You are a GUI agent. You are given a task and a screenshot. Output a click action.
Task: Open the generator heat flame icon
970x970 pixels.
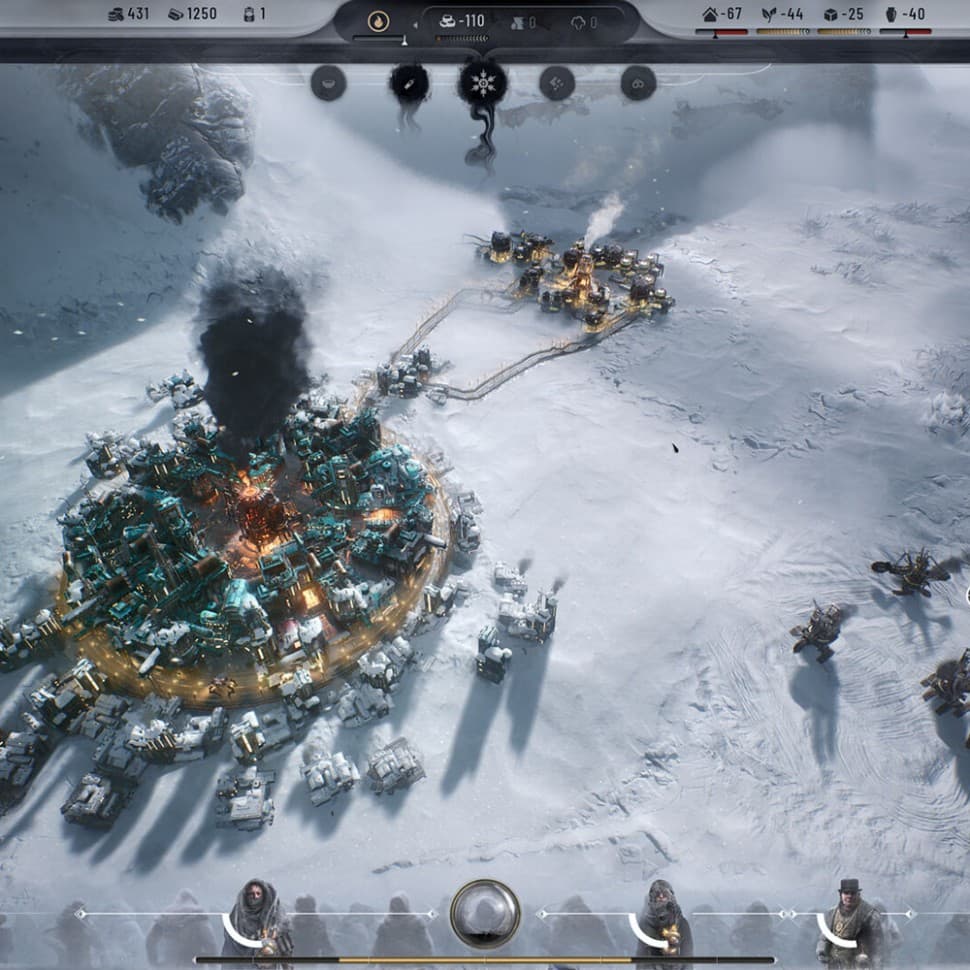[x=378, y=21]
